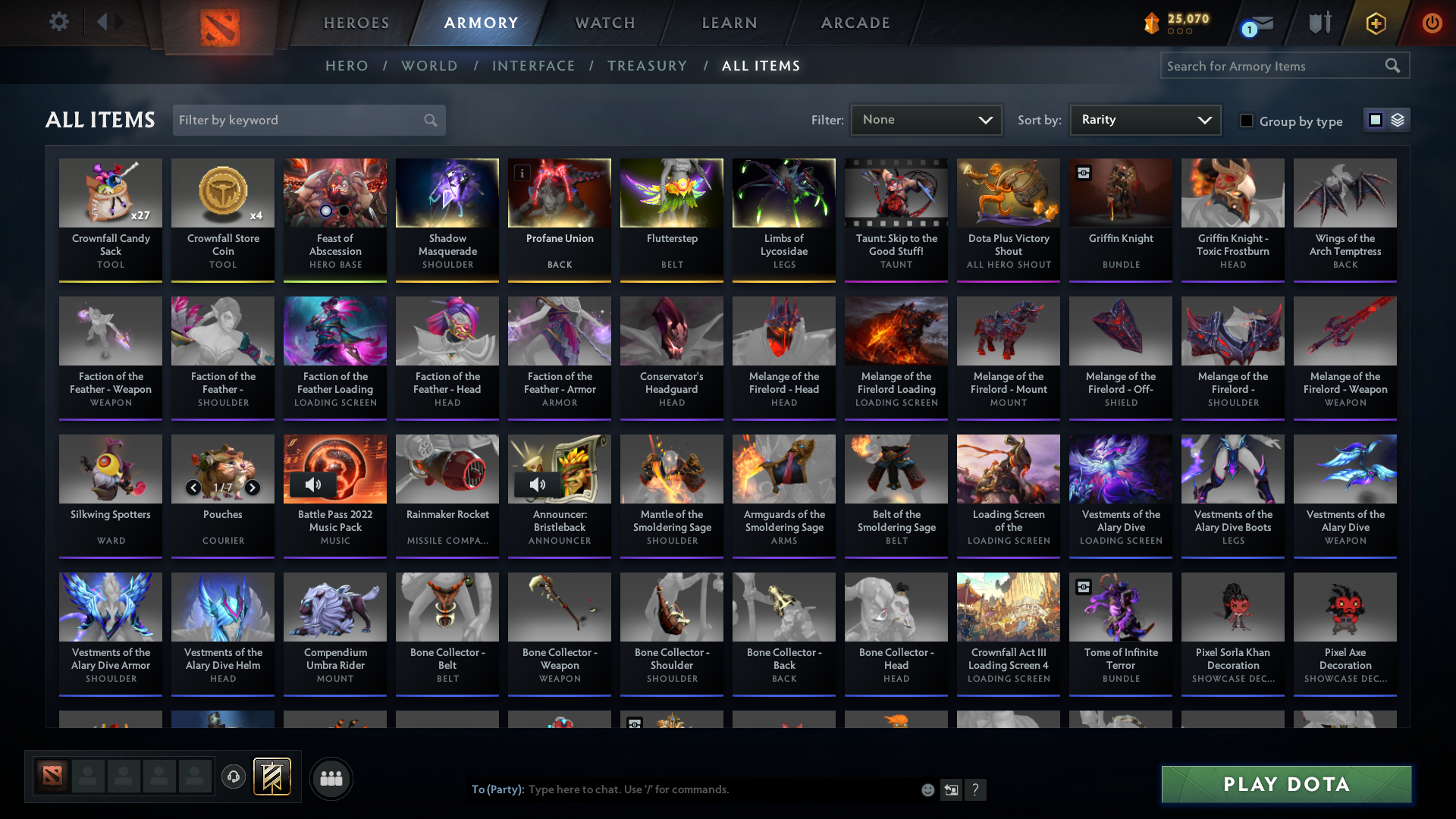The height and width of the screenshot is (819, 1456).
Task: Mute the Announcer: Bristleback preview sound
Action: pos(538,484)
